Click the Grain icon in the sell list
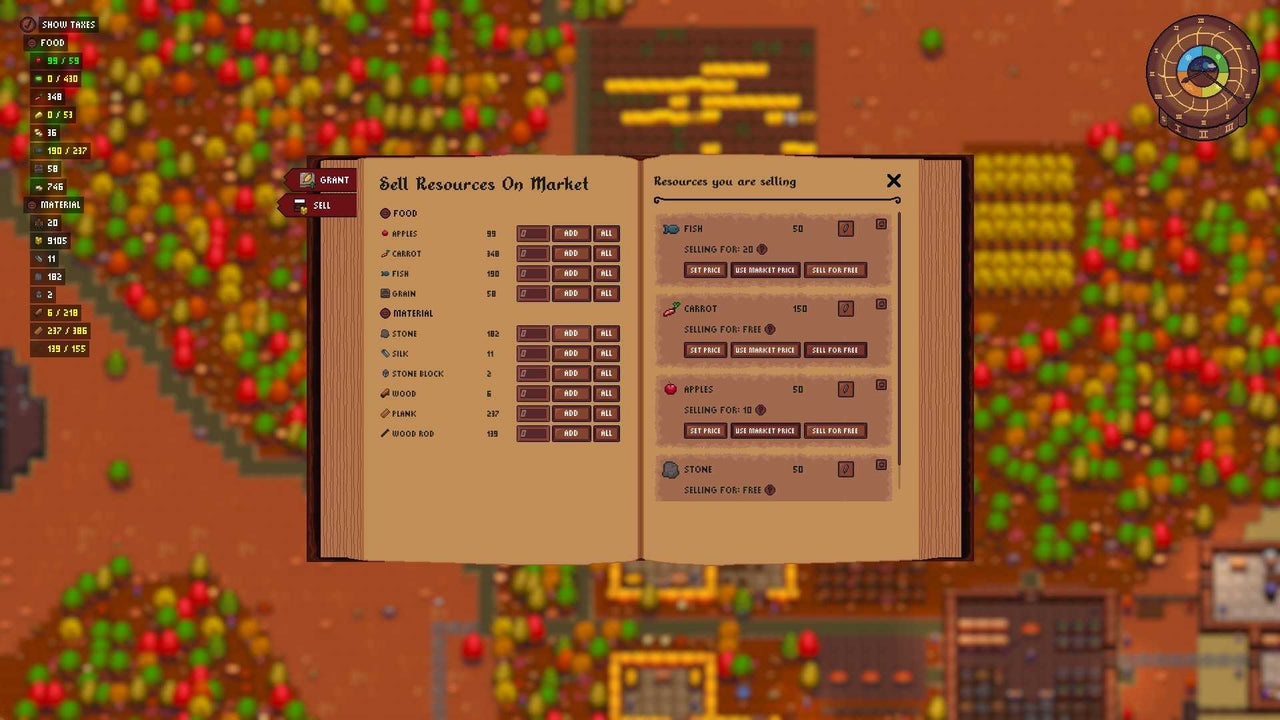1280x720 pixels. [x=385, y=293]
